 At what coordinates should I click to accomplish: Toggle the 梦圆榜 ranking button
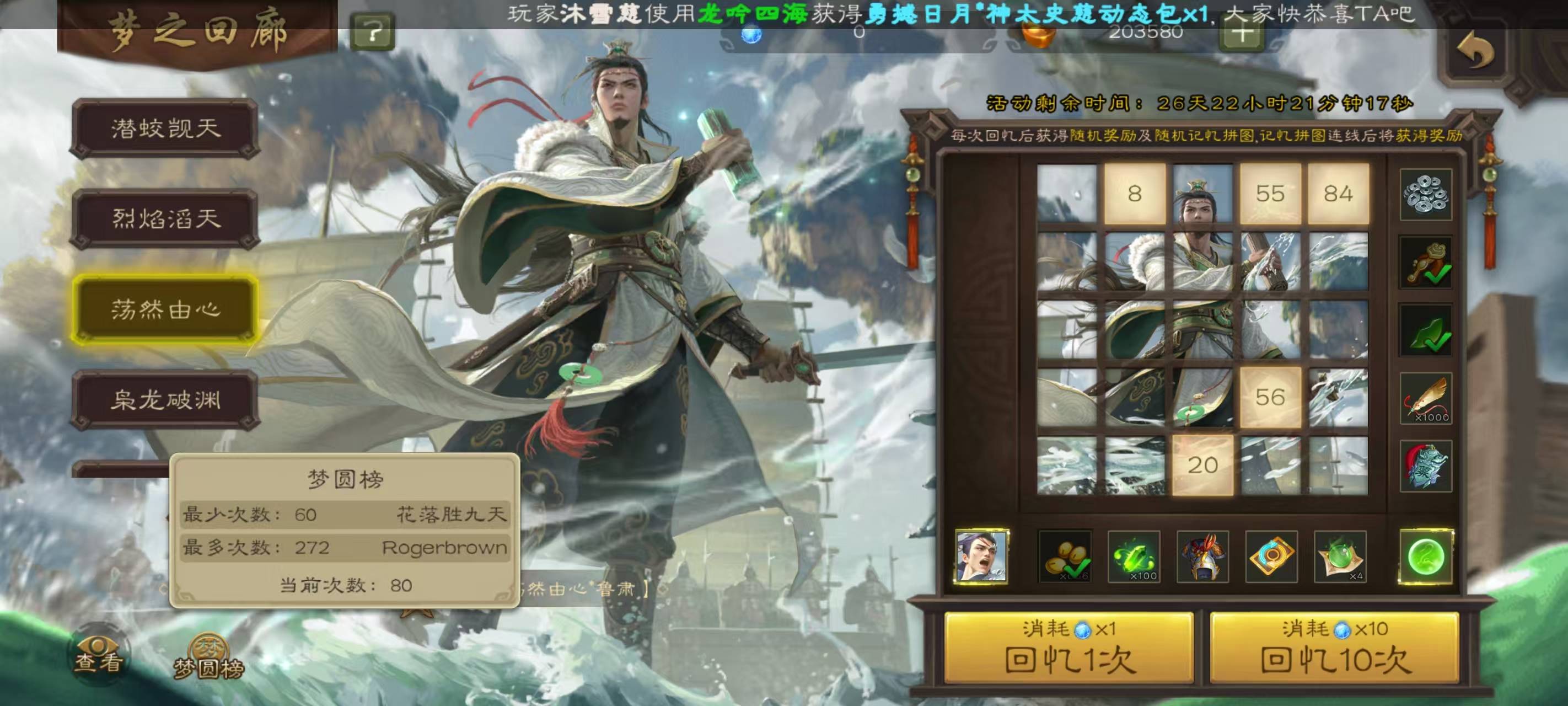(x=208, y=657)
